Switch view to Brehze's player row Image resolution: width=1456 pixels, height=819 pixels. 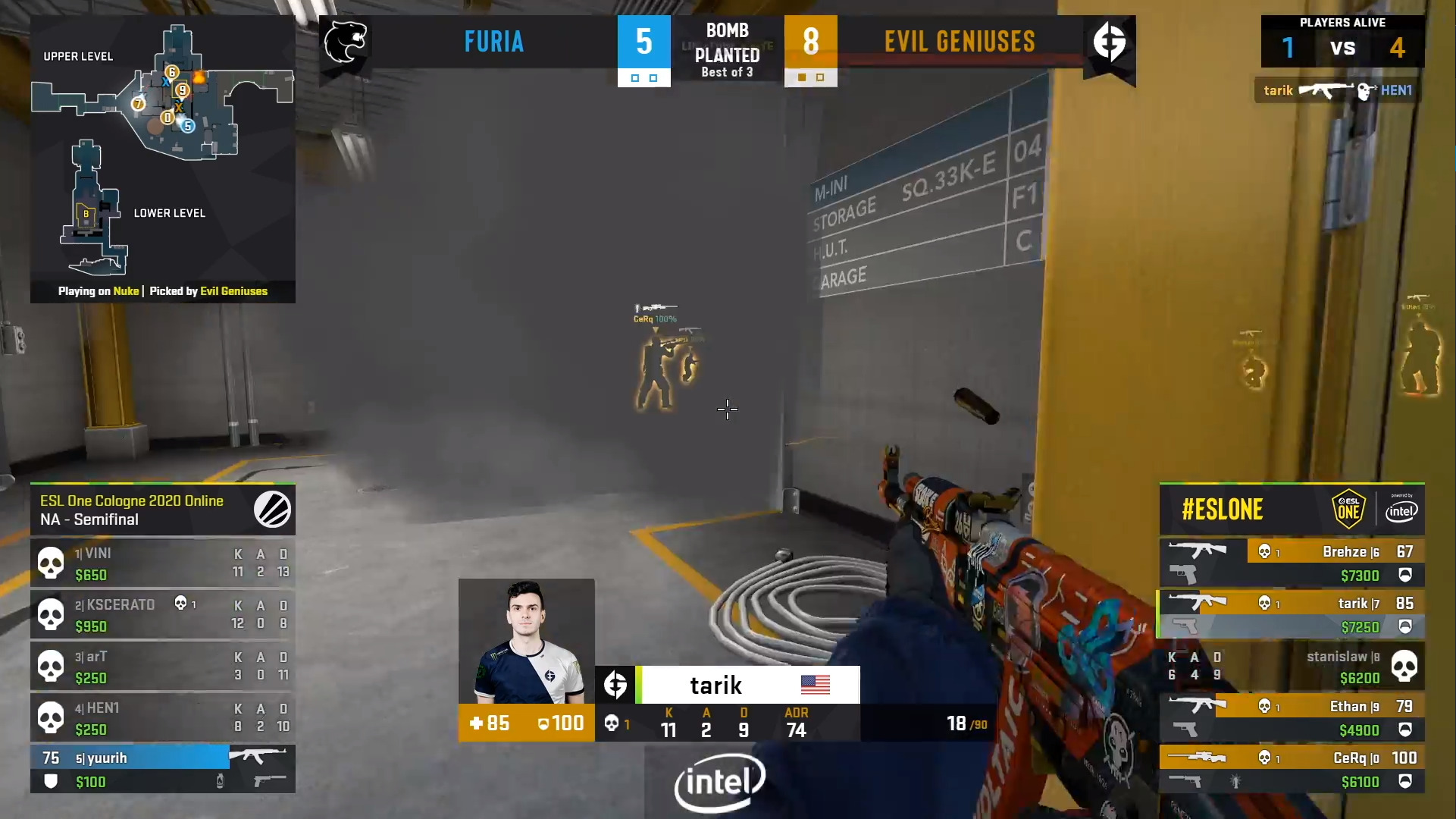1292,563
